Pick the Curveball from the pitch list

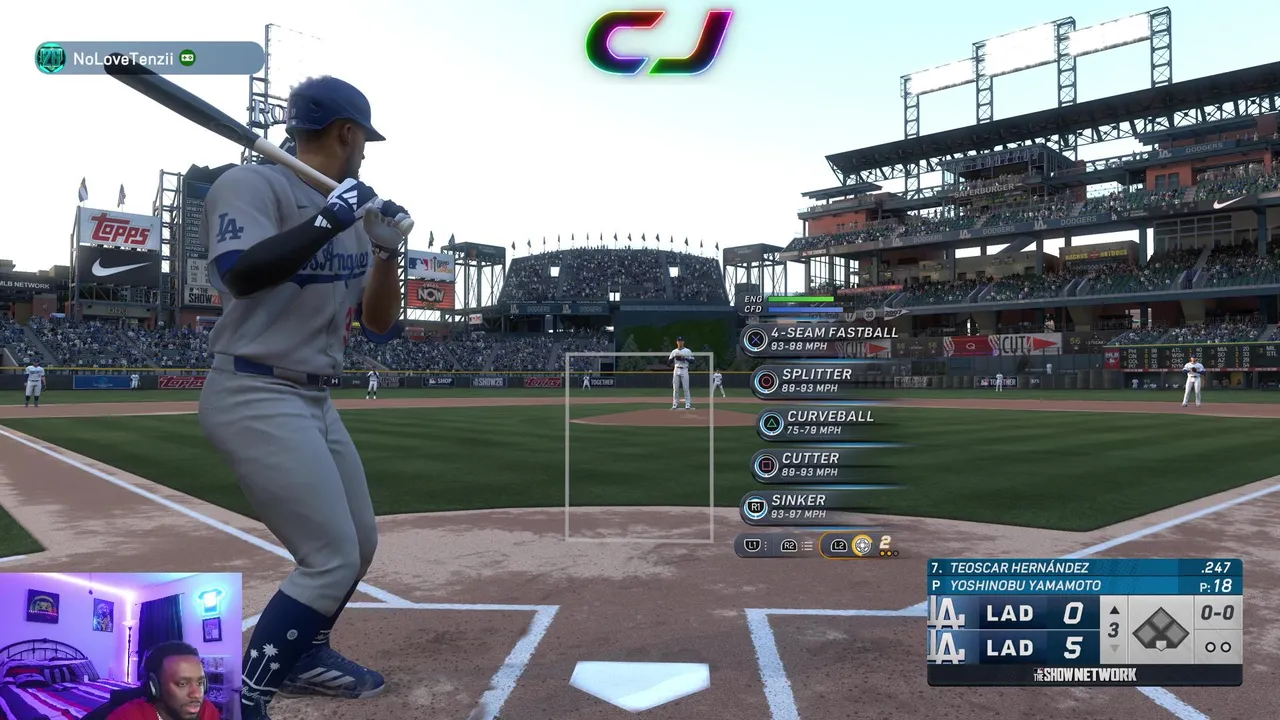(x=818, y=423)
